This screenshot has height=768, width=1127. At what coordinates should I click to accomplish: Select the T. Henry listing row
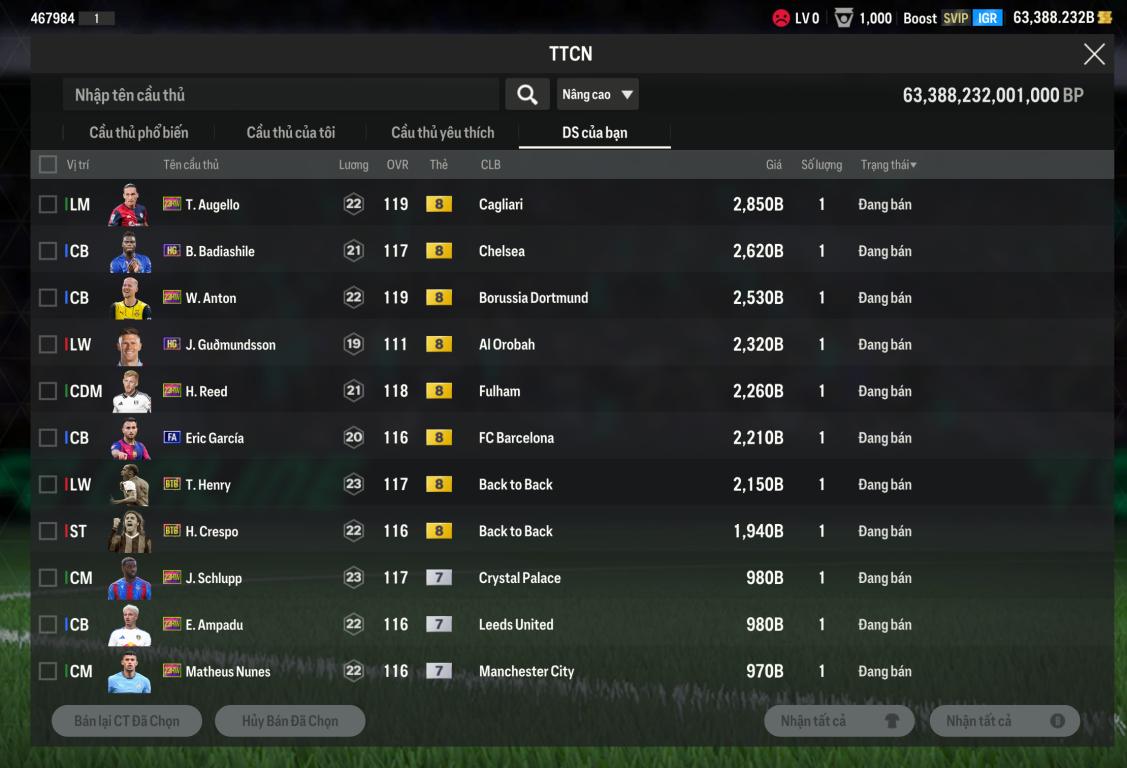pos(500,485)
